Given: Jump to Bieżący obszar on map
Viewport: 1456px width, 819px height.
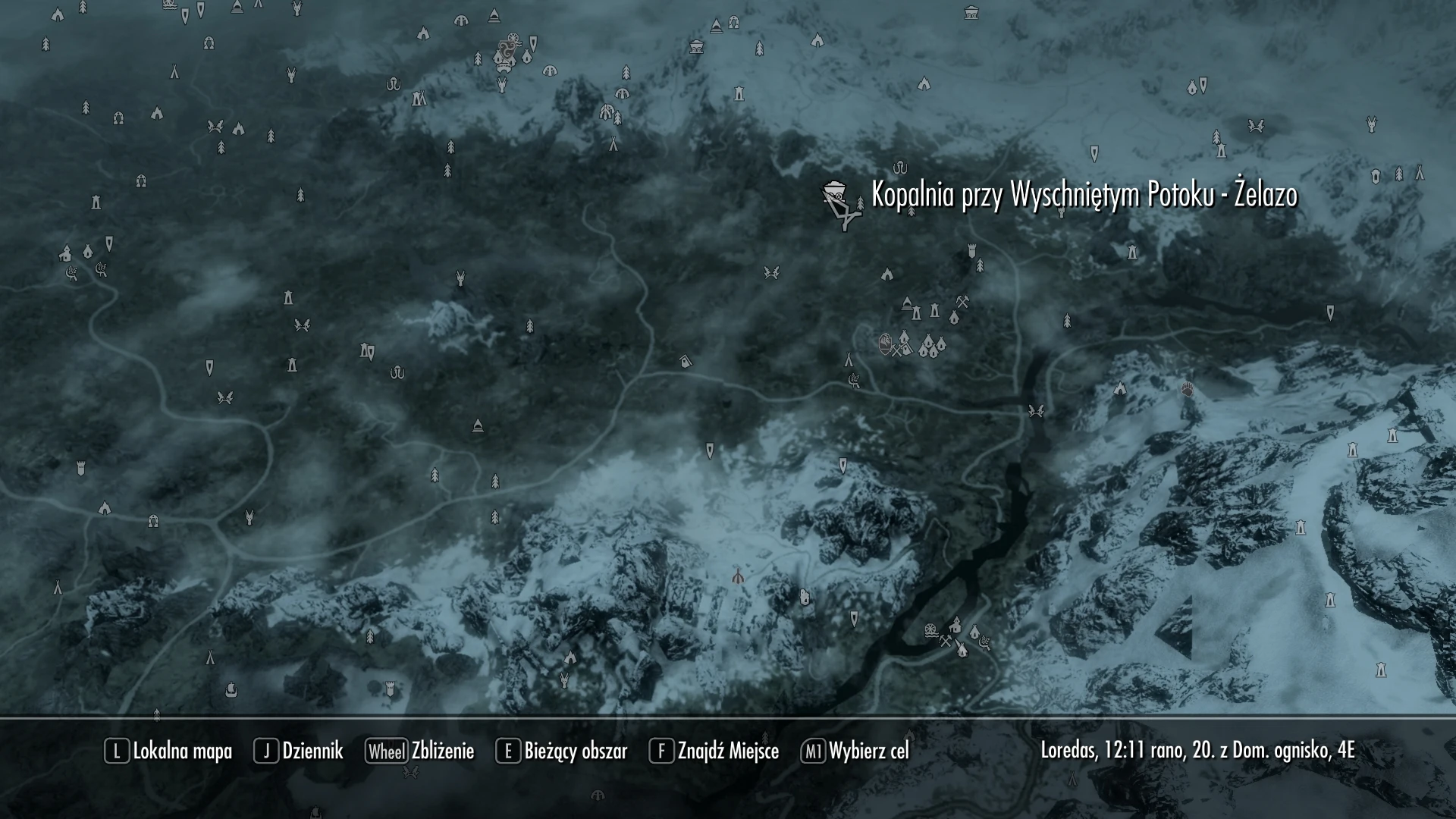Looking at the screenshot, I should (562, 751).
